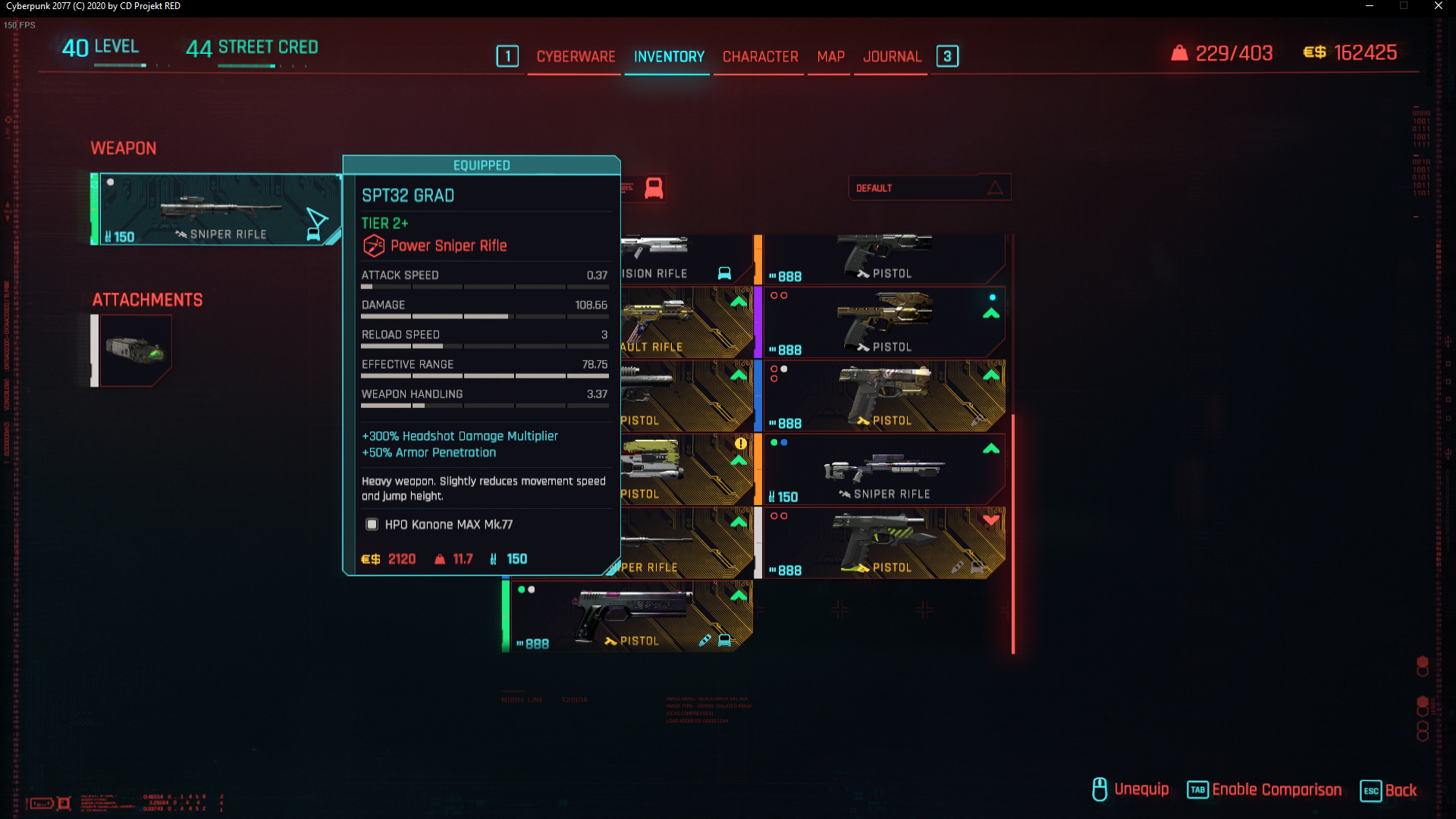Select the Power Sniper Rifle type icon
The width and height of the screenshot is (1456, 819).
pyautogui.click(x=373, y=245)
